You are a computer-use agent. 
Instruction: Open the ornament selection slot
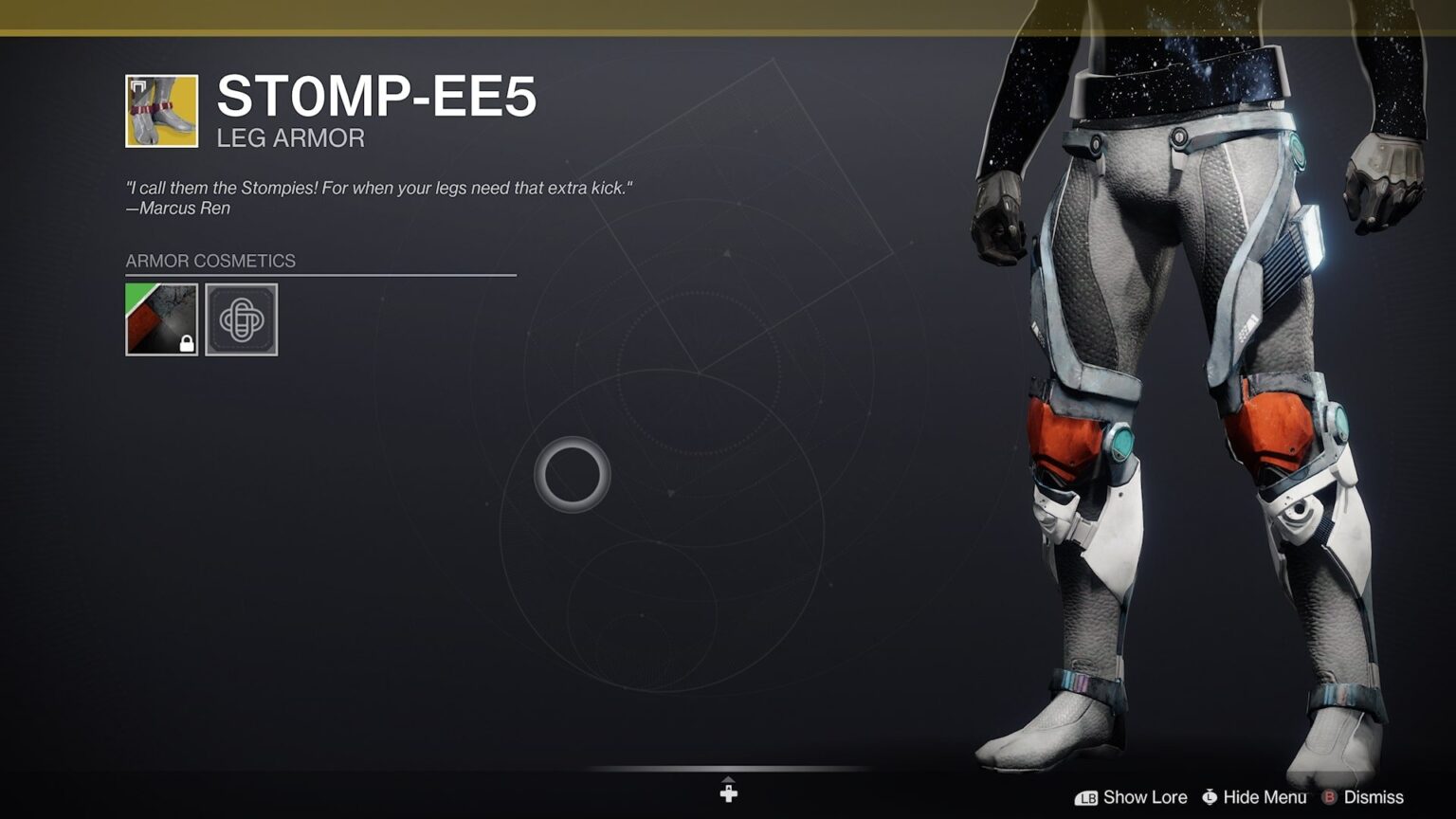[x=242, y=320]
